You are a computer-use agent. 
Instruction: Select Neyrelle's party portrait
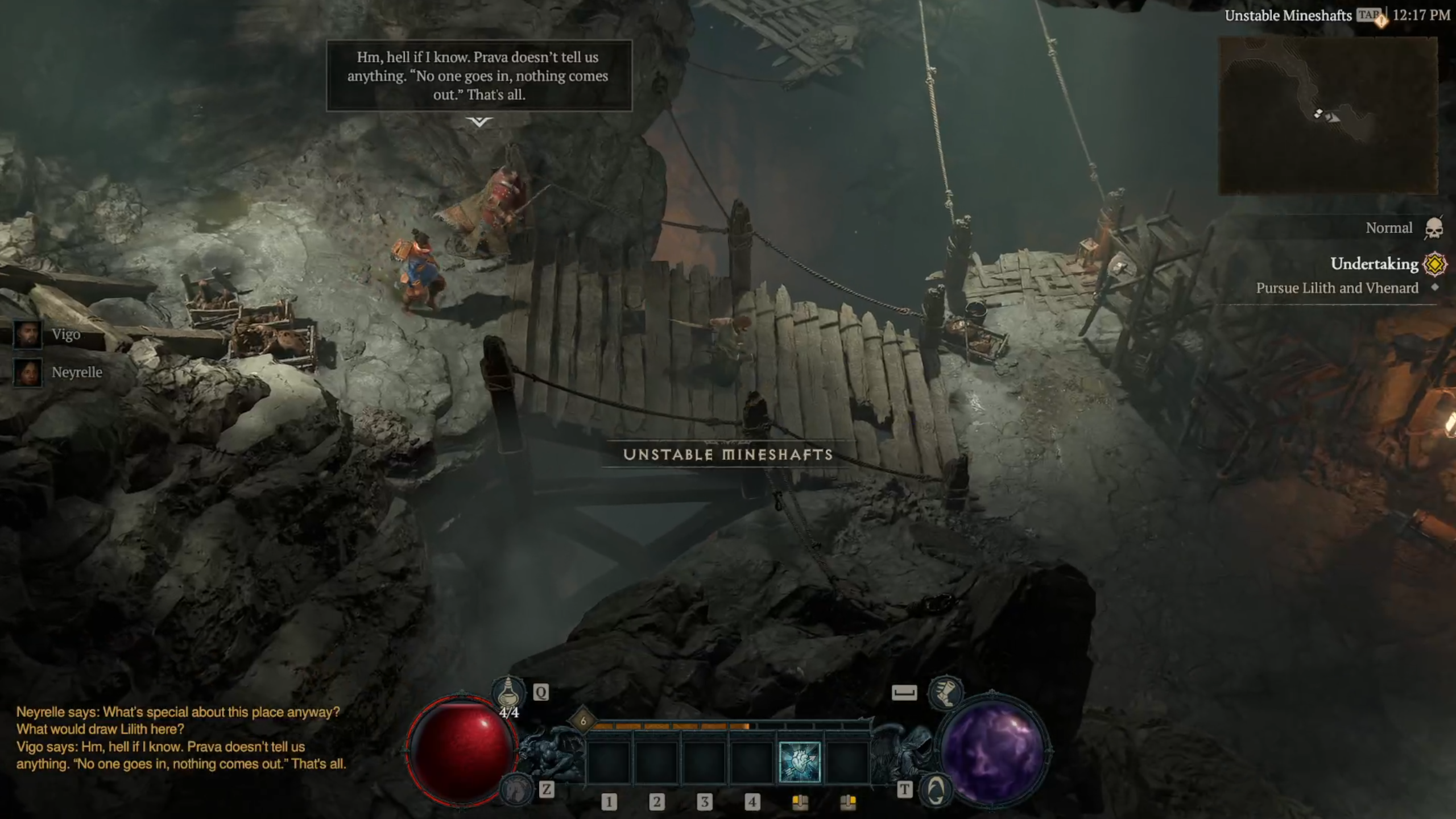[x=27, y=373]
